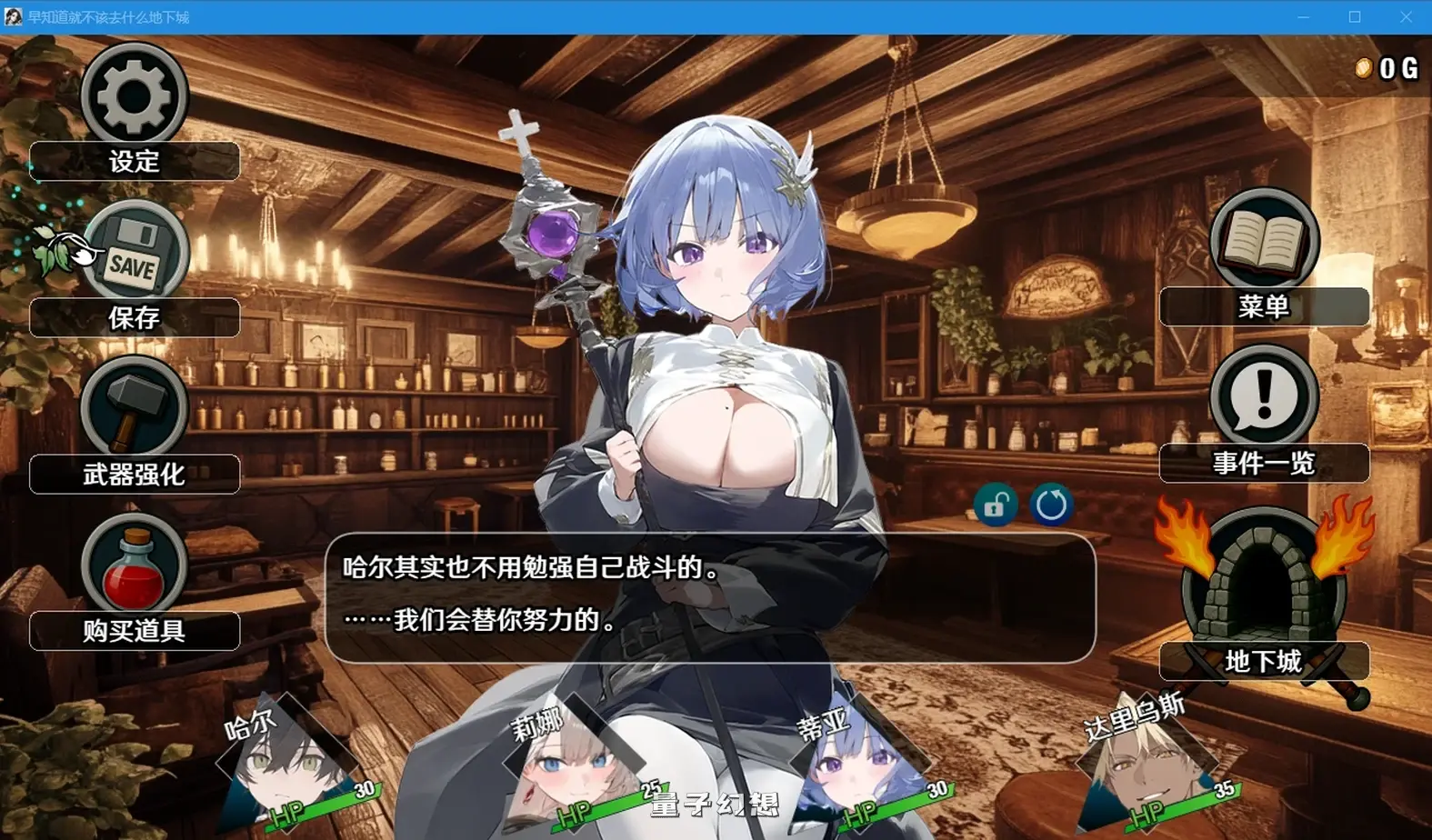Click the circular refresh arrow icon

[x=1050, y=505]
